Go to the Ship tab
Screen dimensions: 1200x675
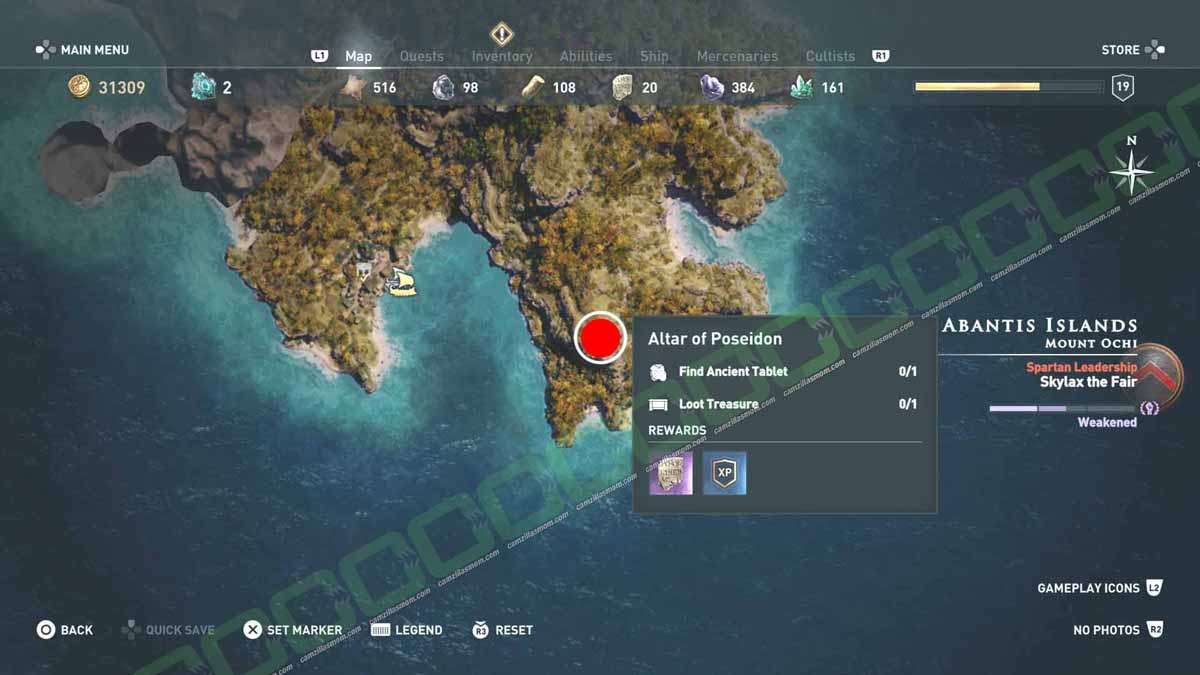[654, 56]
